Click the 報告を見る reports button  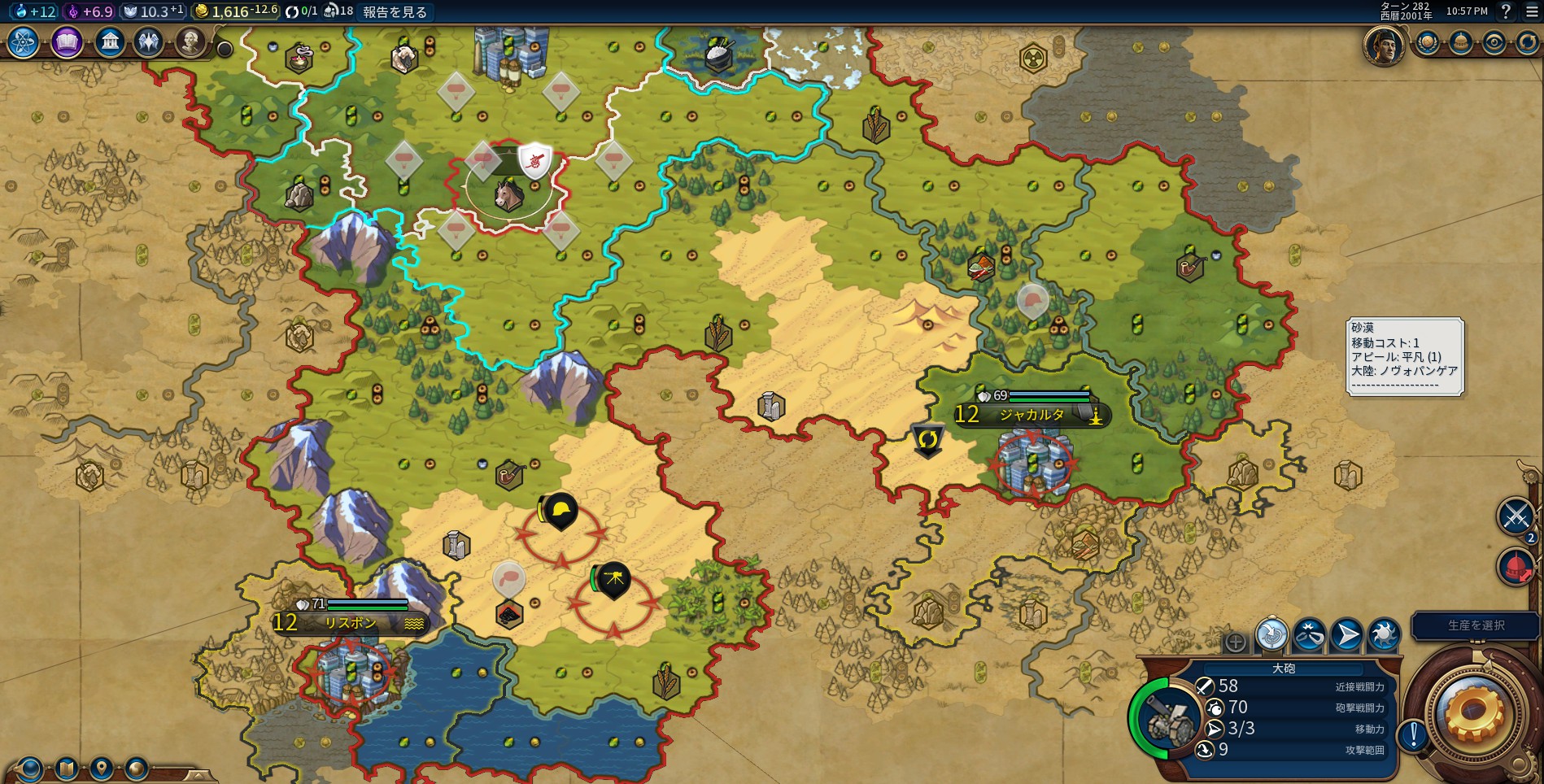coord(395,11)
